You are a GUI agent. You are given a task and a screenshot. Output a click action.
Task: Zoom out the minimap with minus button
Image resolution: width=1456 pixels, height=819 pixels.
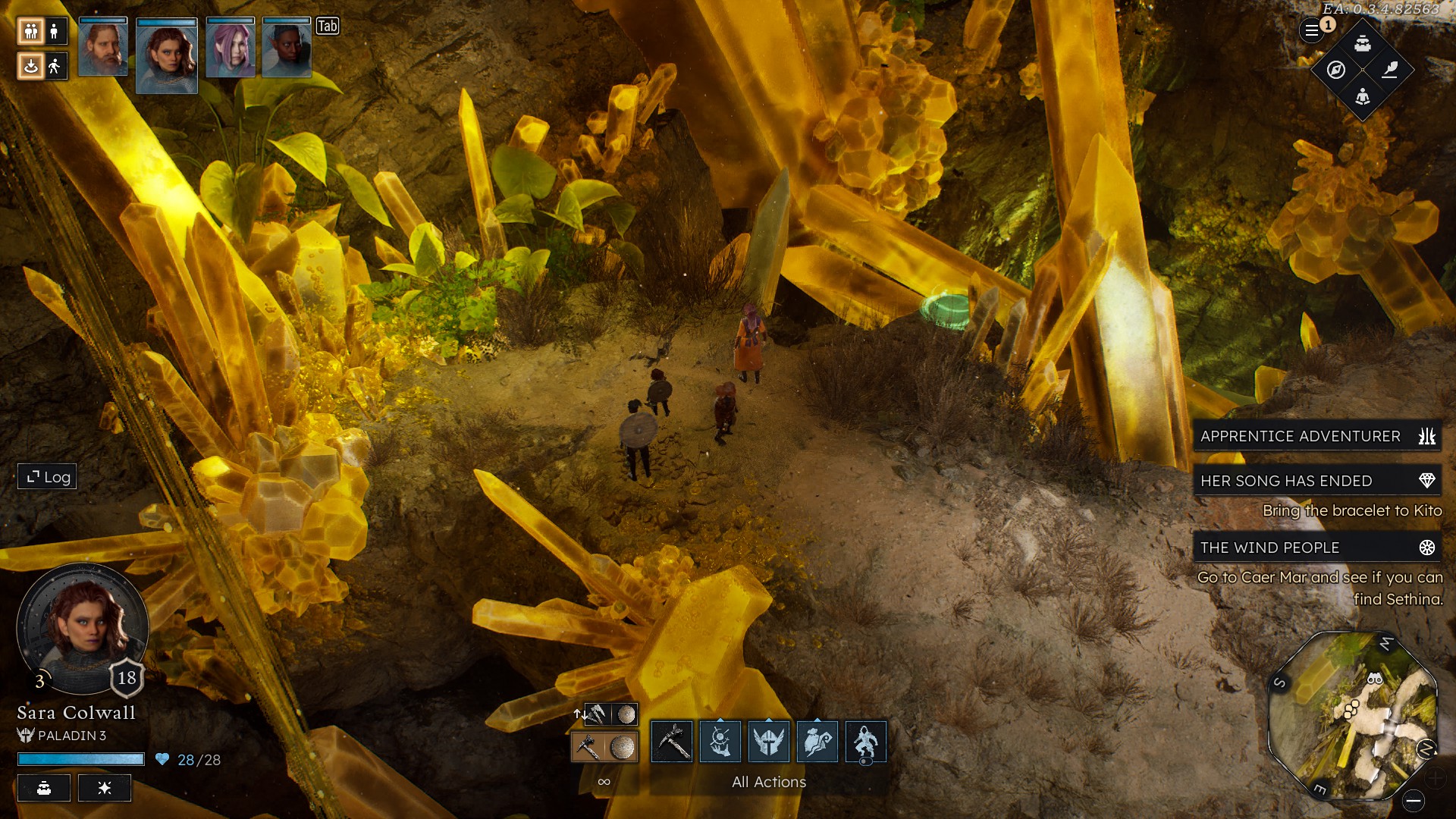click(x=1413, y=800)
